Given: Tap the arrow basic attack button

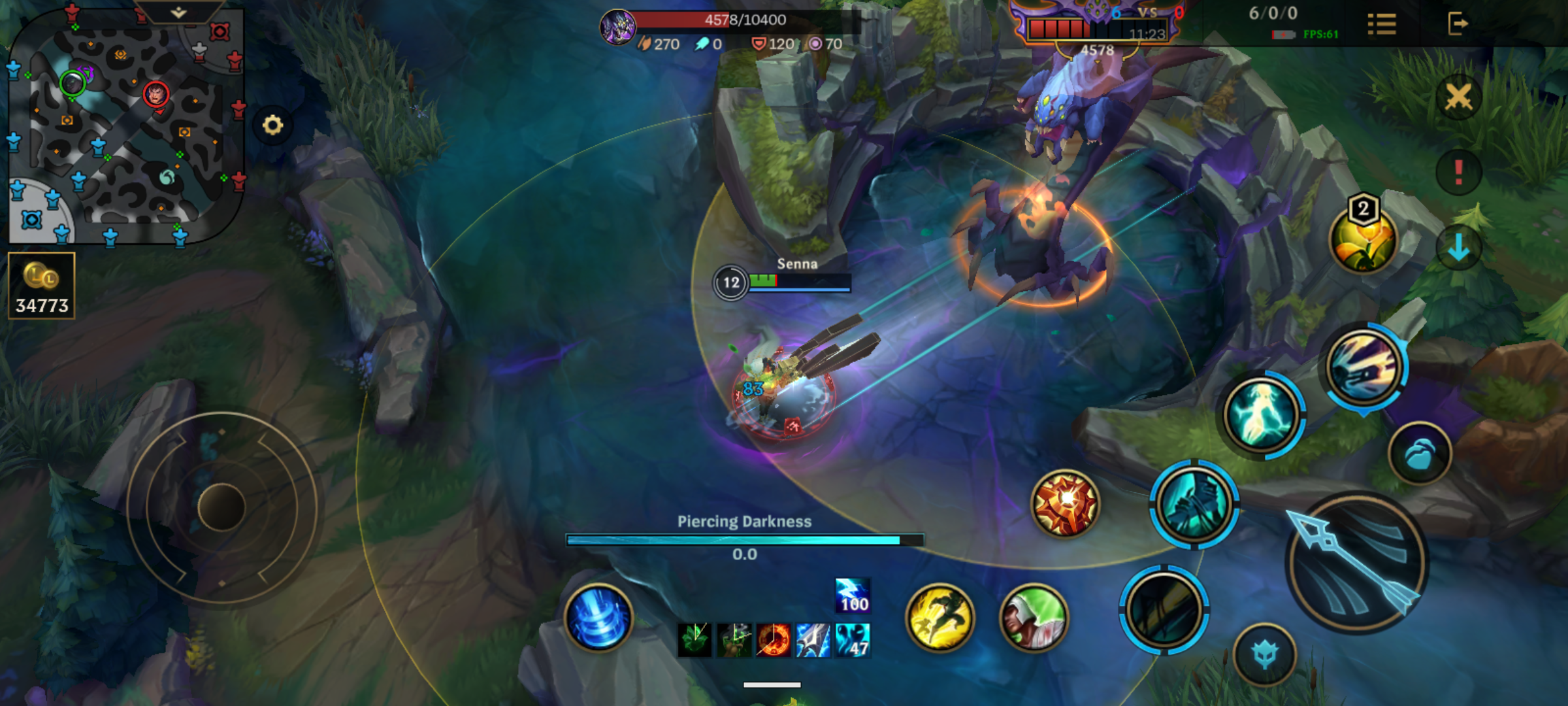Looking at the screenshot, I should (1356, 563).
